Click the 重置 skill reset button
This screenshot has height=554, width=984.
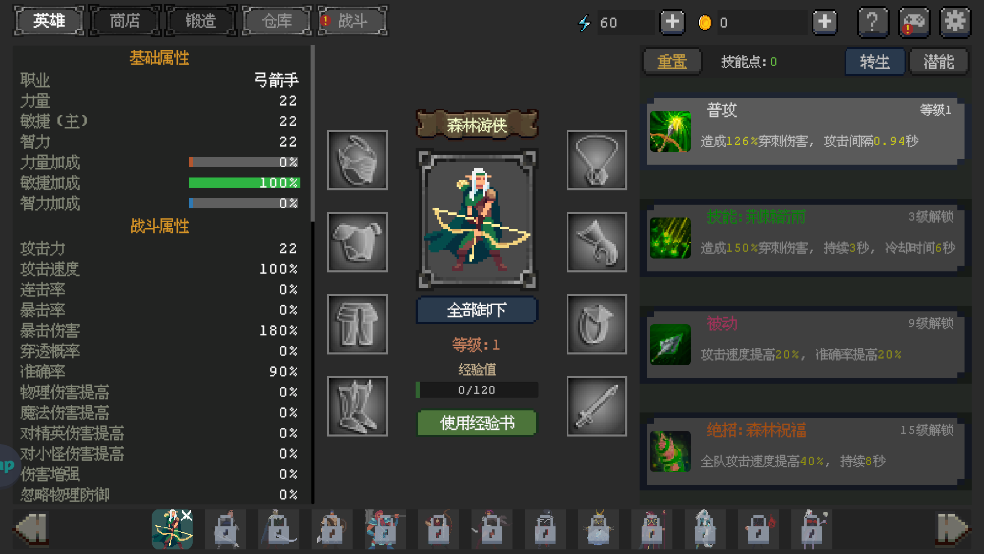pyautogui.click(x=672, y=62)
